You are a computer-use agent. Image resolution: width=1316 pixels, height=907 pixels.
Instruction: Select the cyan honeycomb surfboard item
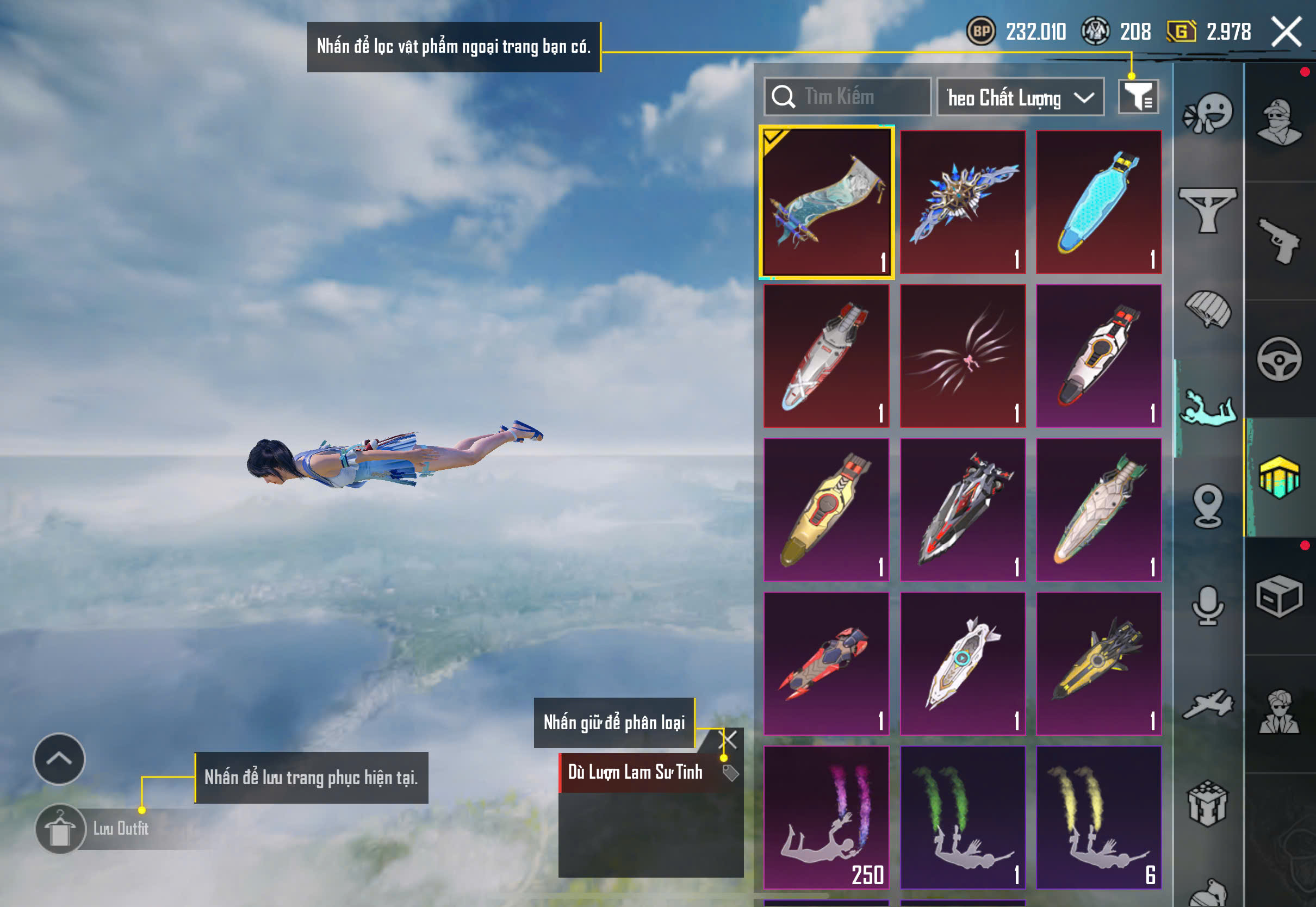tap(1098, 202)
